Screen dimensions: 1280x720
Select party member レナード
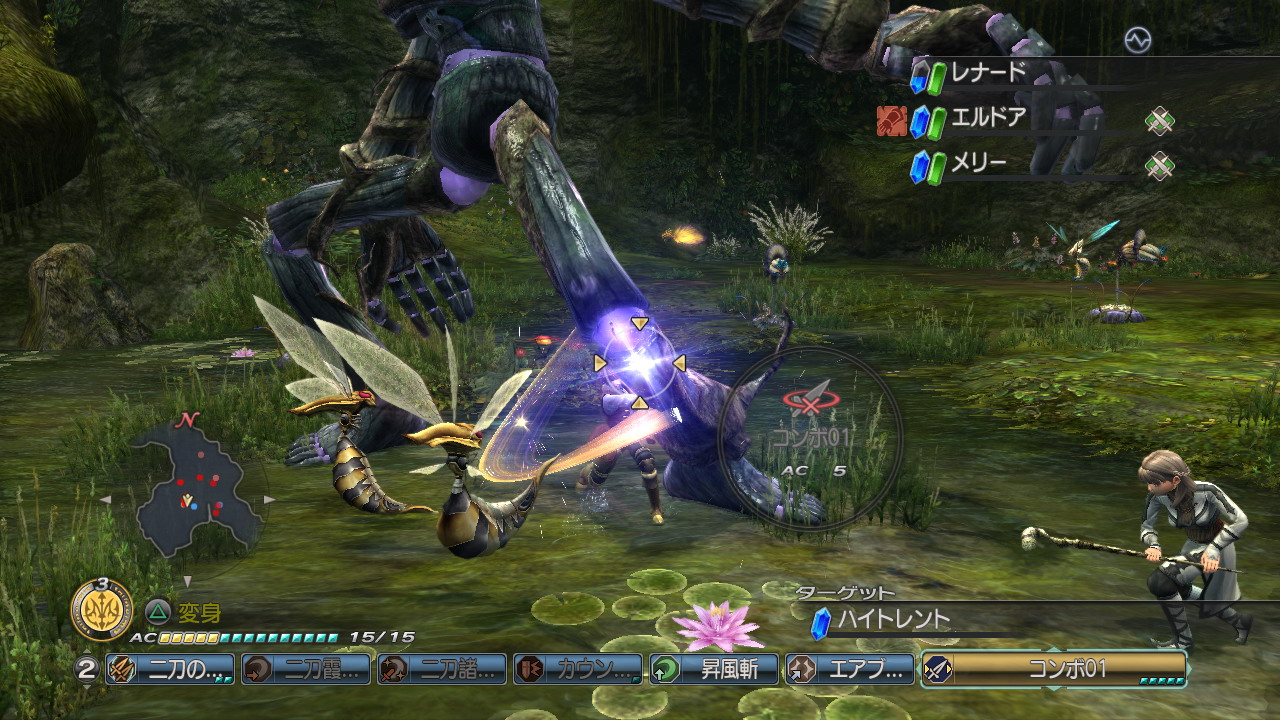tap(988, 74)
